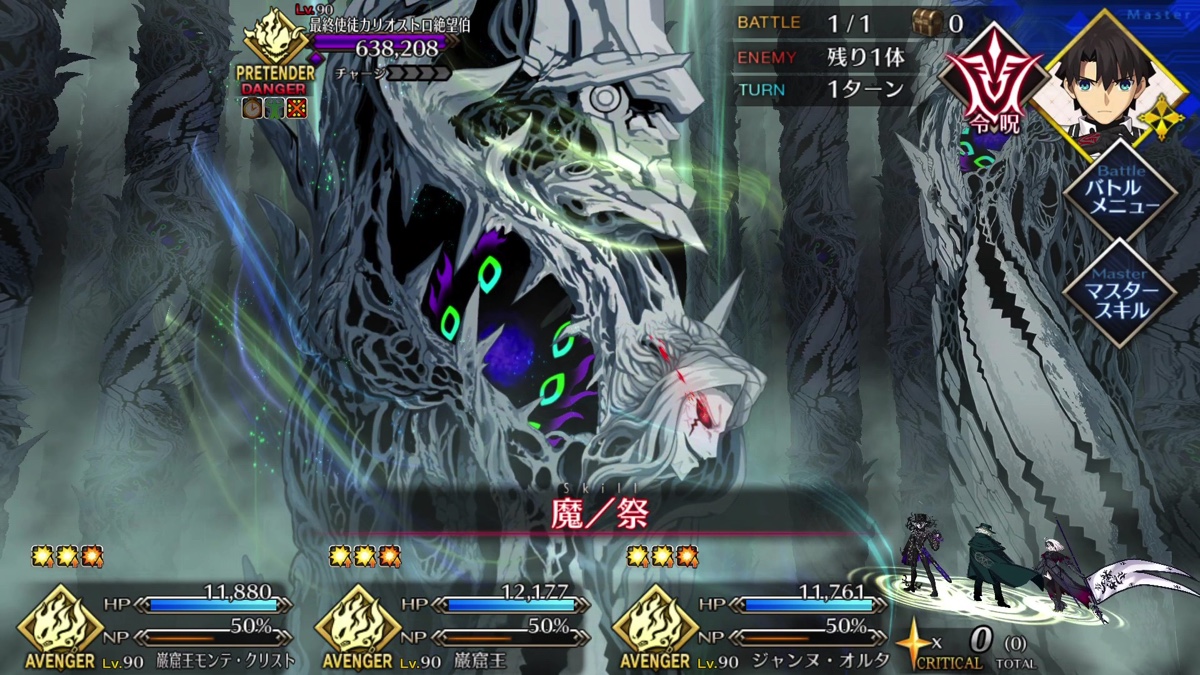Select the enemy PRETENDER class icon

click(276, 44)
